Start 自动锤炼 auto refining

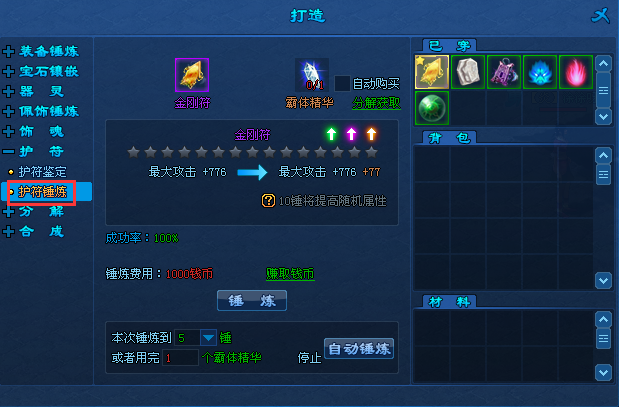click(x=359, y=349)
